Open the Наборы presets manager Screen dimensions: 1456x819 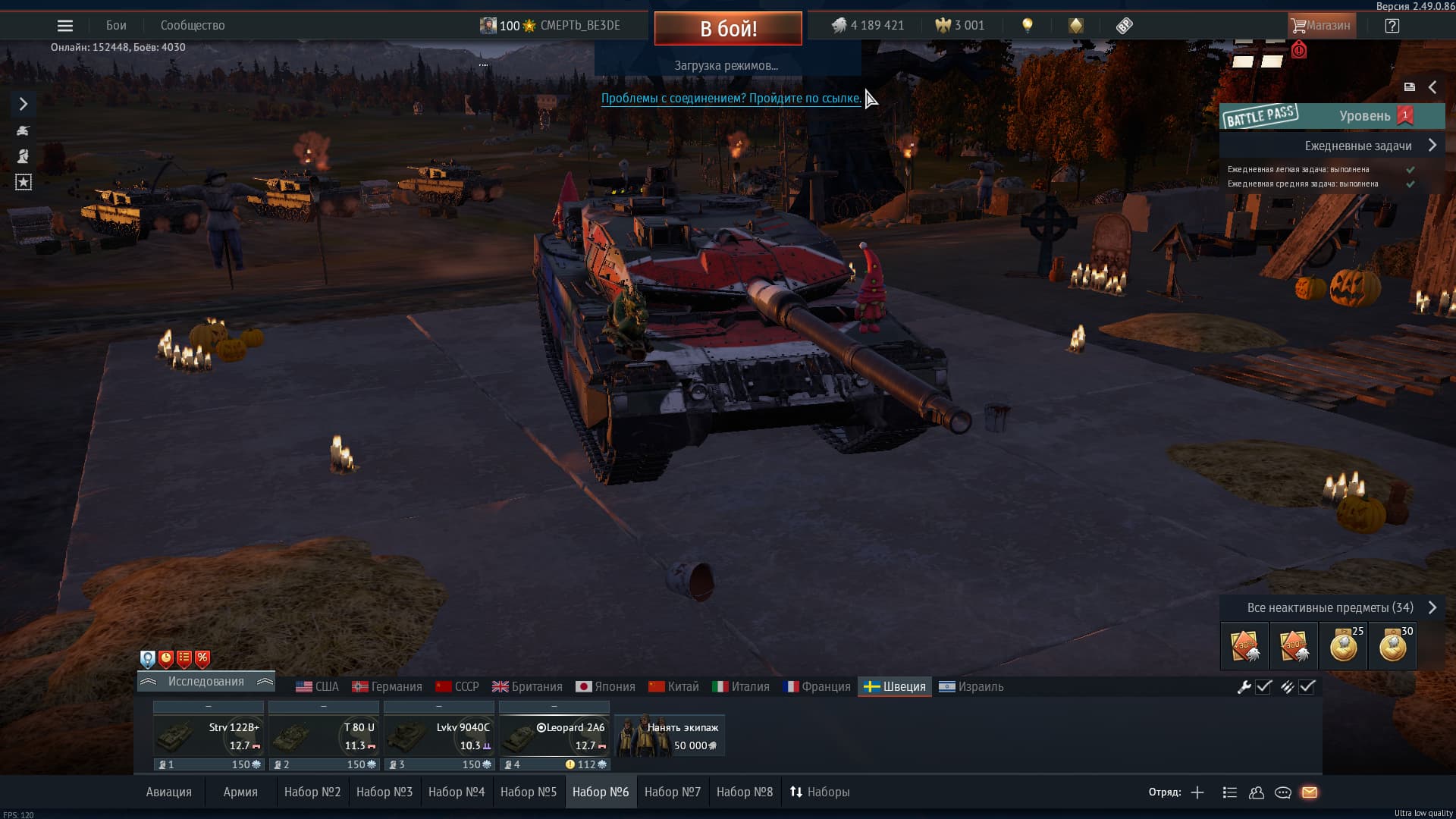coord(820,792)
